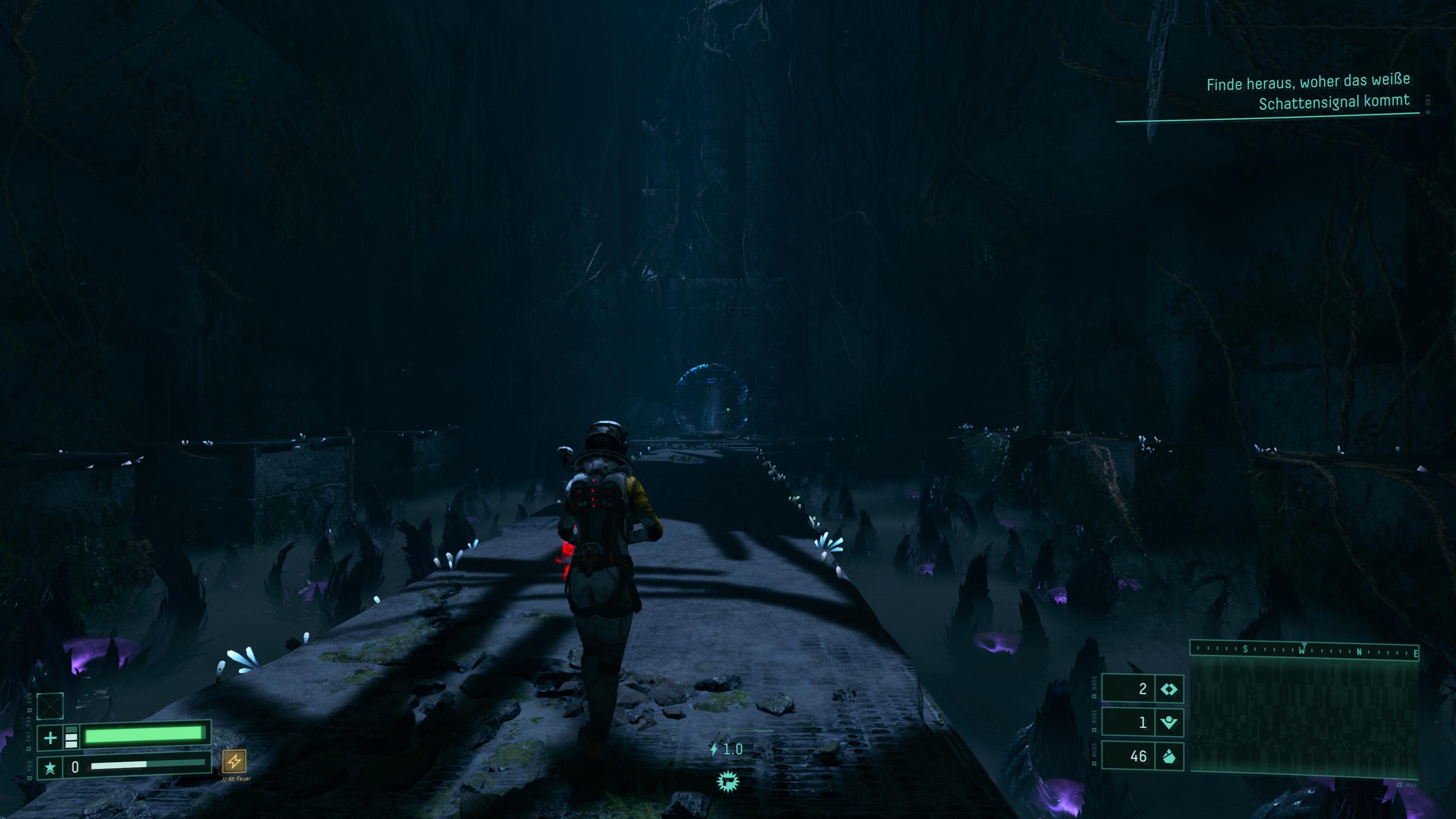Select the equipped weapon icon
The width and height of the screenshot is (1456, 819).
point(728,782)
